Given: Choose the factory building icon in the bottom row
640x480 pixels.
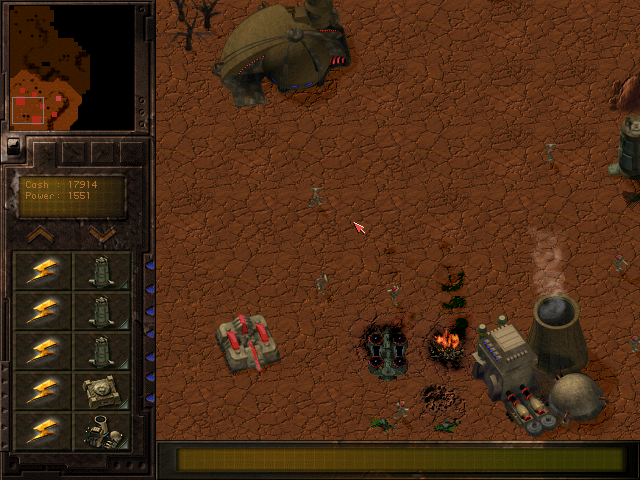Looking at the screenshot, I should 101,430.
